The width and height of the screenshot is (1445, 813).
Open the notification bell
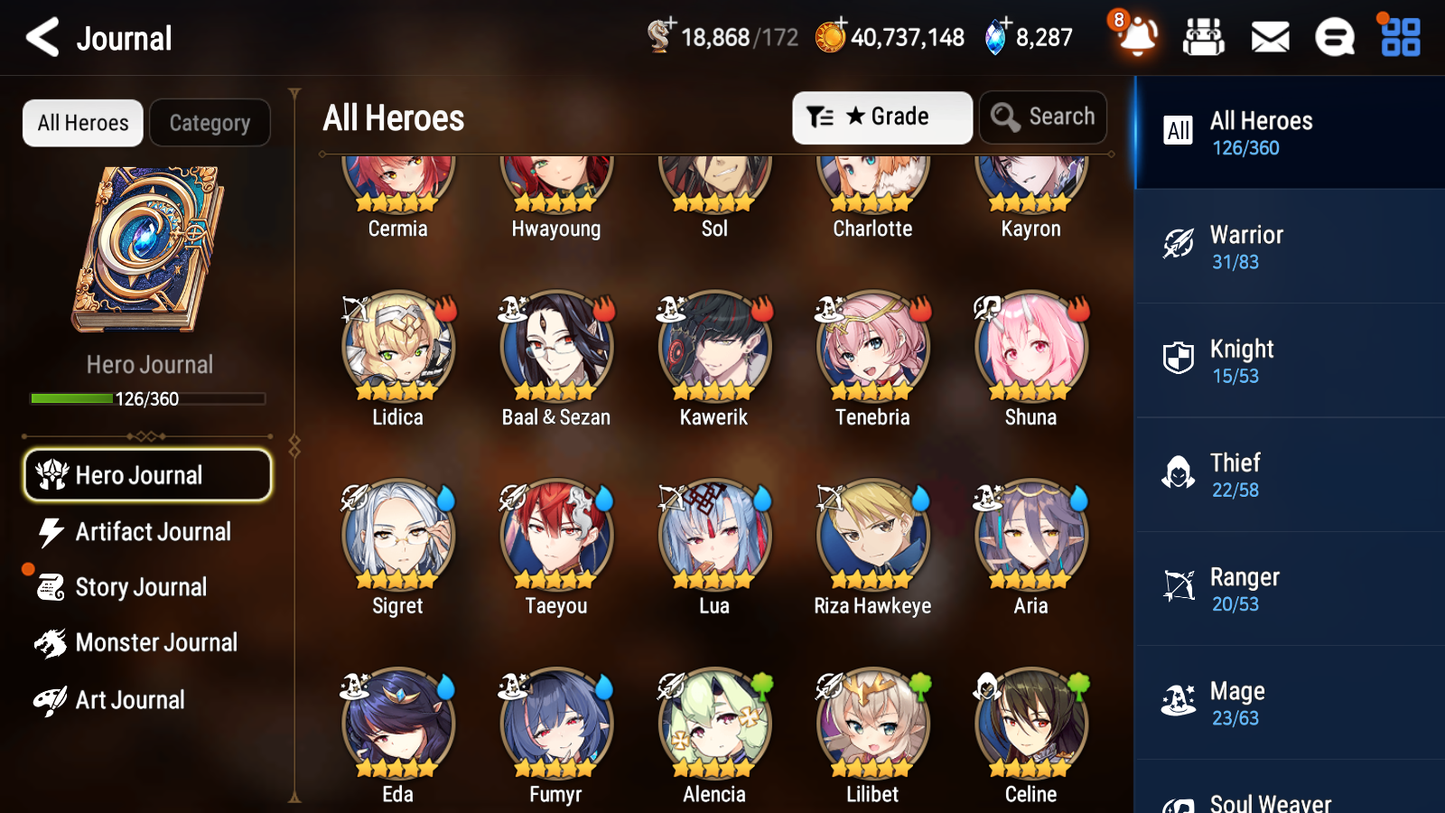(1137, 38)
